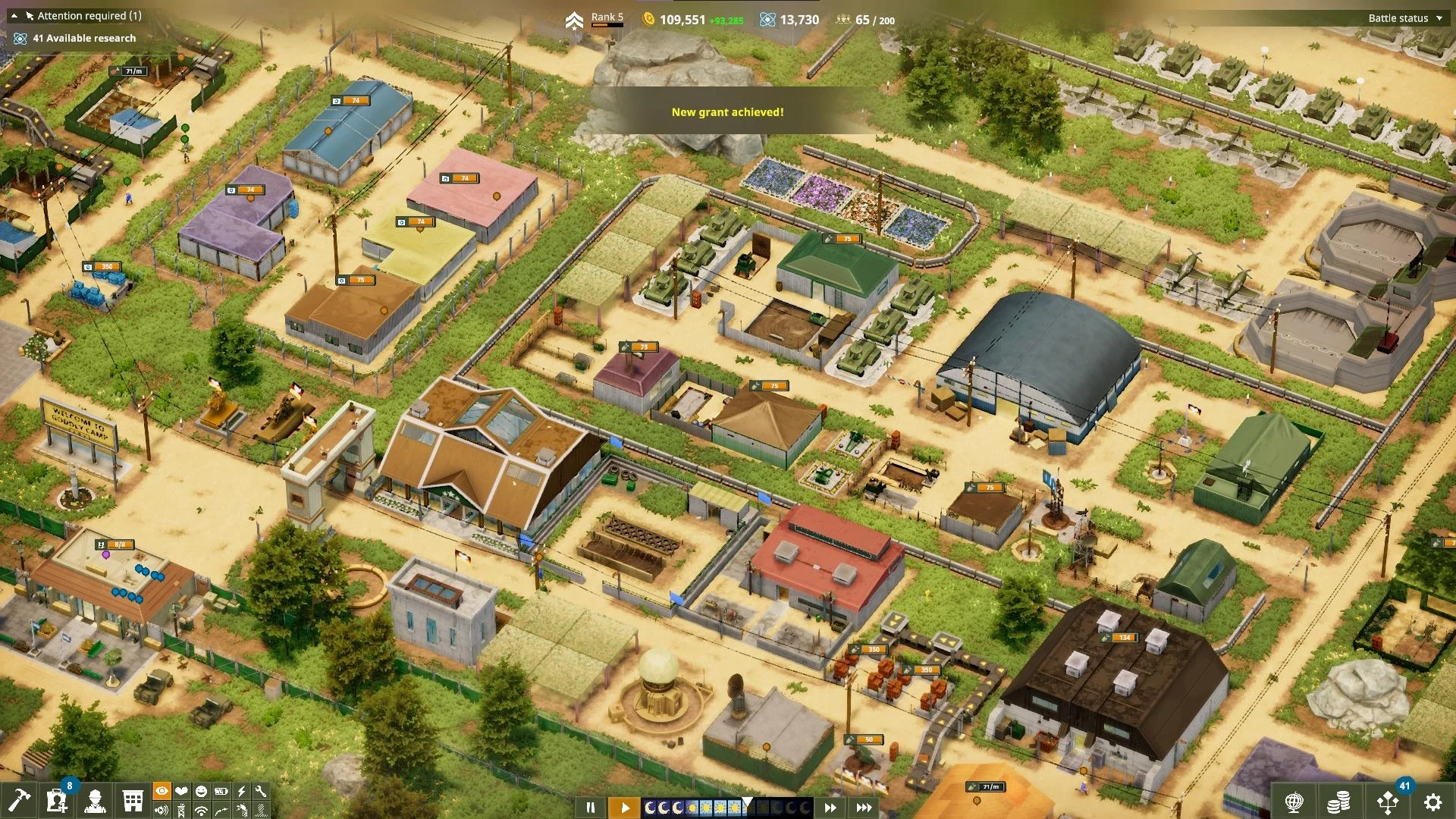Select the build hammer tool
This screenshot has height=819, width=1456.
(19, 800)
